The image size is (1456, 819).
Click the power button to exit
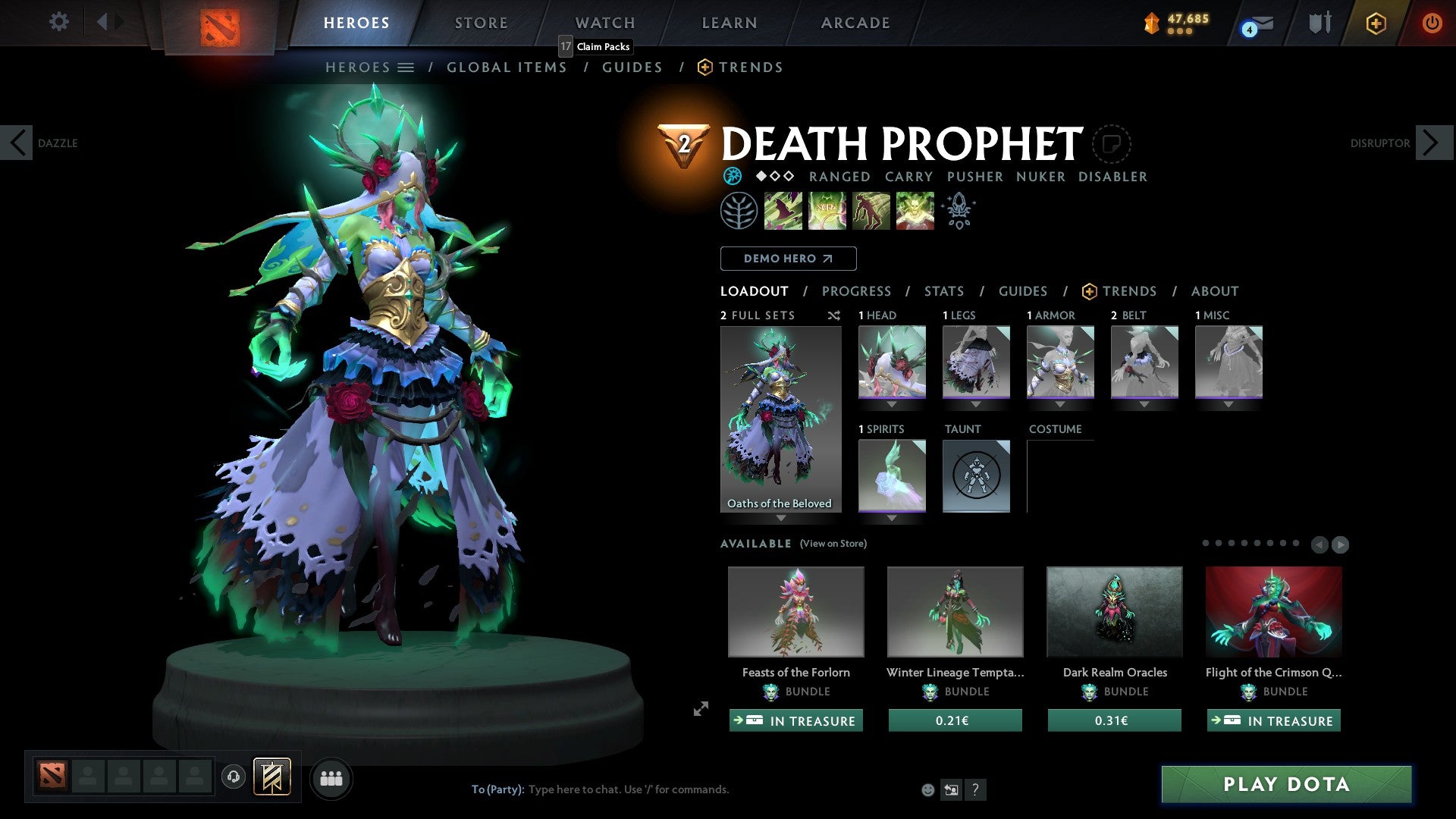[1432, 23]
